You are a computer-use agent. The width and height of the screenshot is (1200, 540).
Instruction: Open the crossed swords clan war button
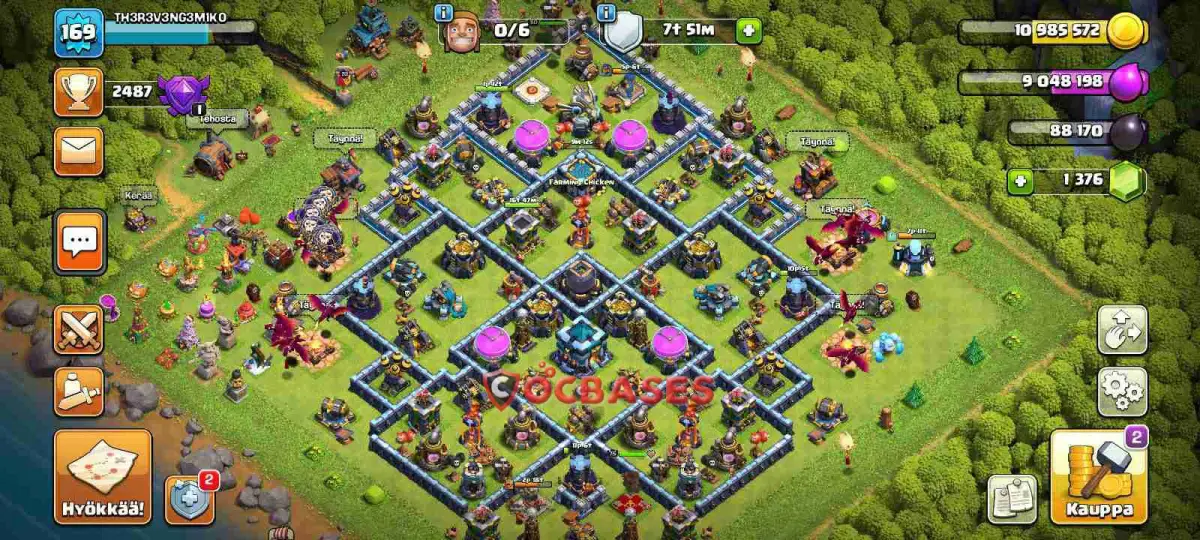coord(78,330)
